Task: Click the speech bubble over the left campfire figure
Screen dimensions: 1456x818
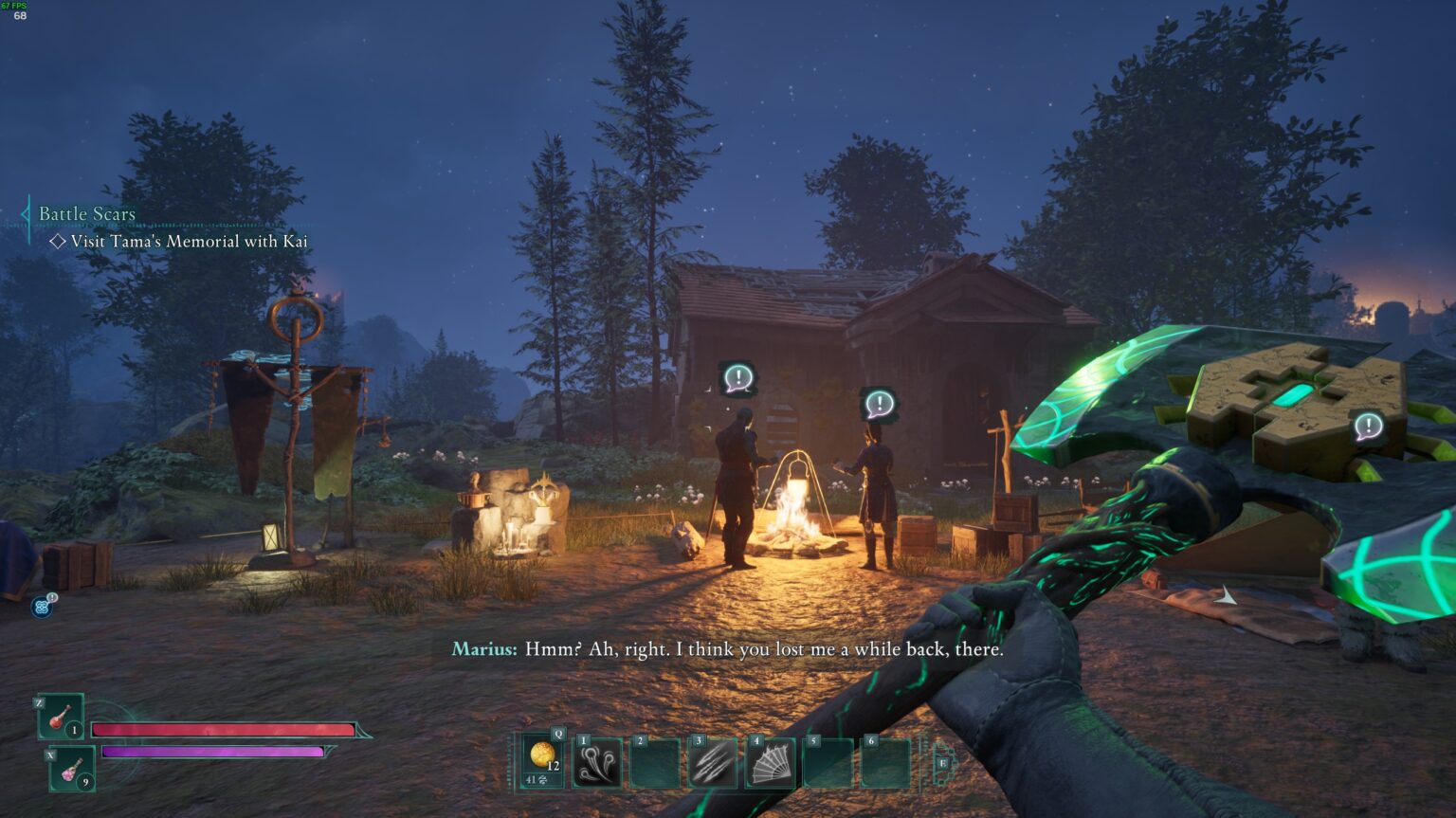Action: (x=737, y=378)
